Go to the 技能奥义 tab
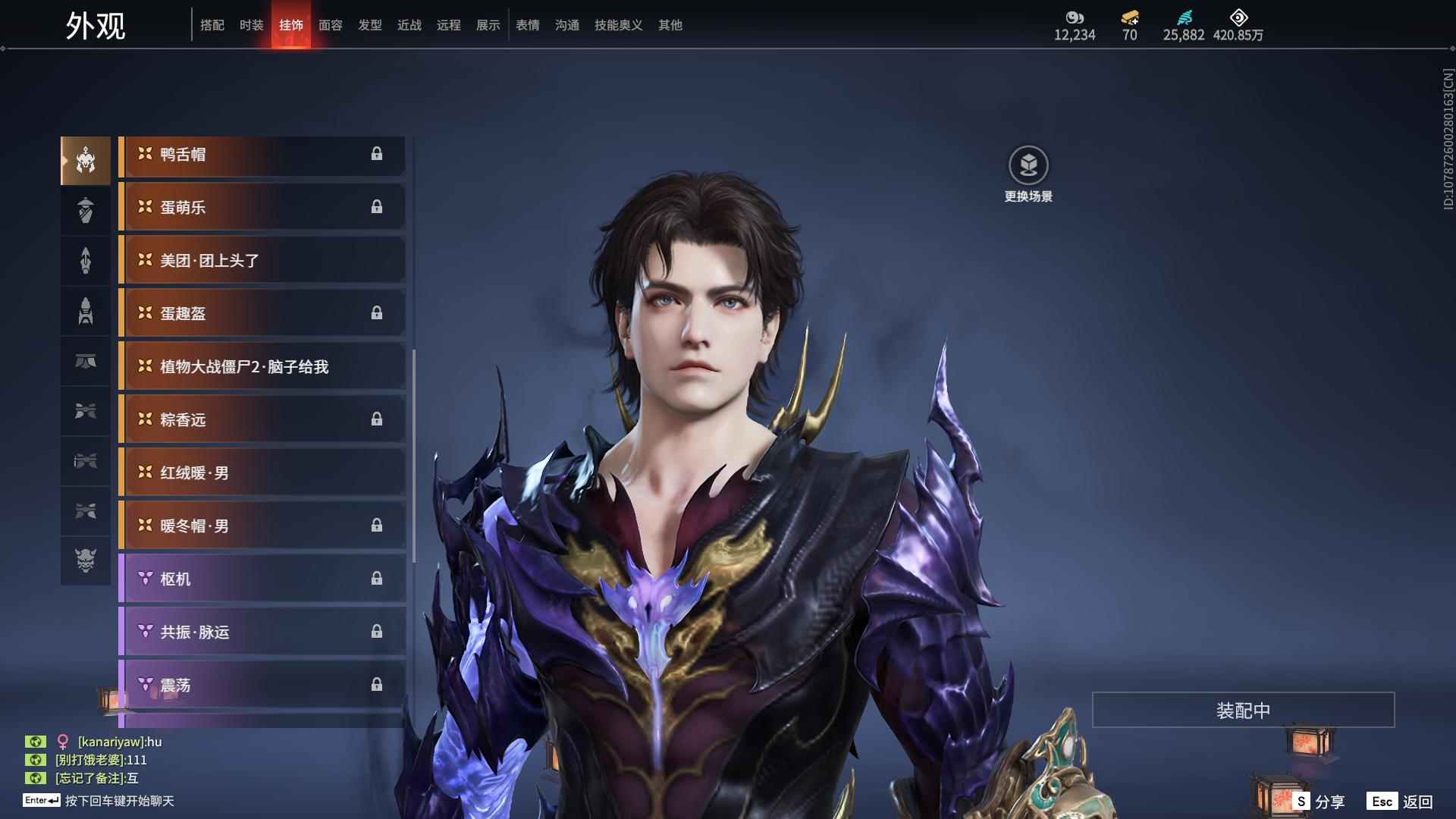Image resolution: width=1456 pixels, height=819 pixels. tap(618, 25)
